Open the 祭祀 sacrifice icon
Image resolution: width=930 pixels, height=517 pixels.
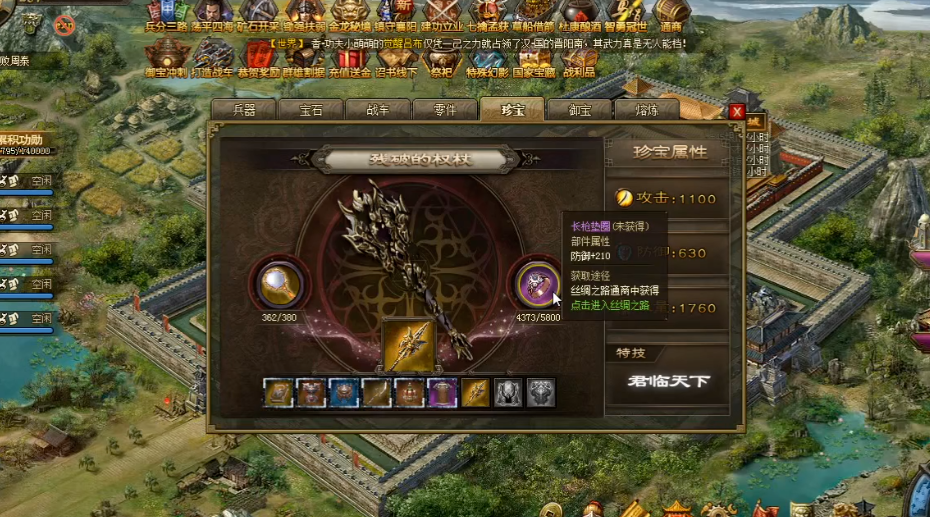tap(441, 58)
